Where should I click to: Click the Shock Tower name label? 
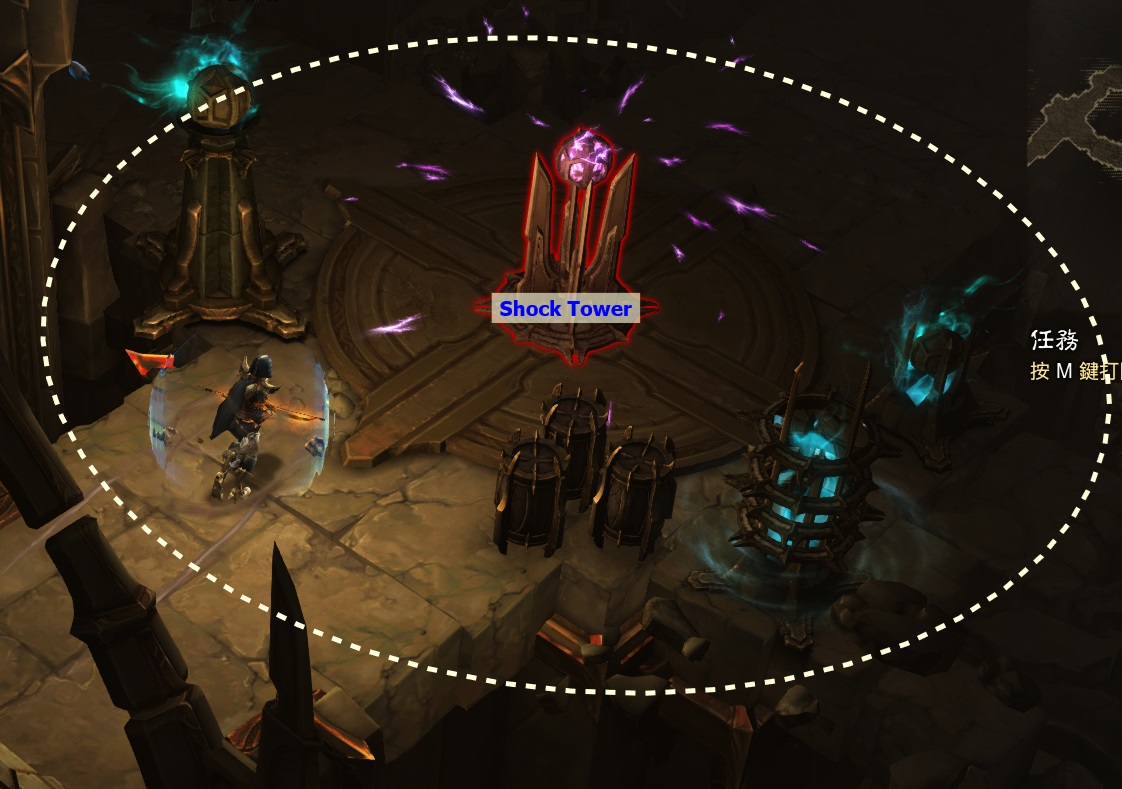tap(565, 309)
